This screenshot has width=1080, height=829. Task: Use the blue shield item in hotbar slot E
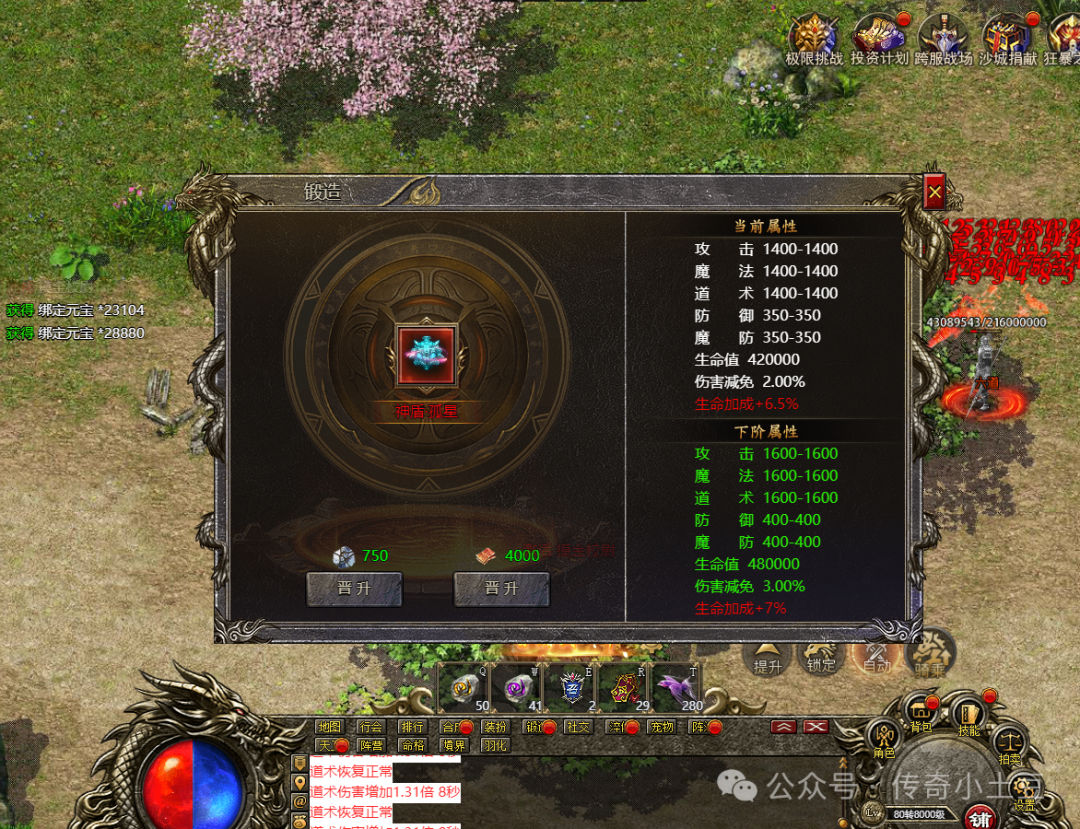(x=573, y=688)
